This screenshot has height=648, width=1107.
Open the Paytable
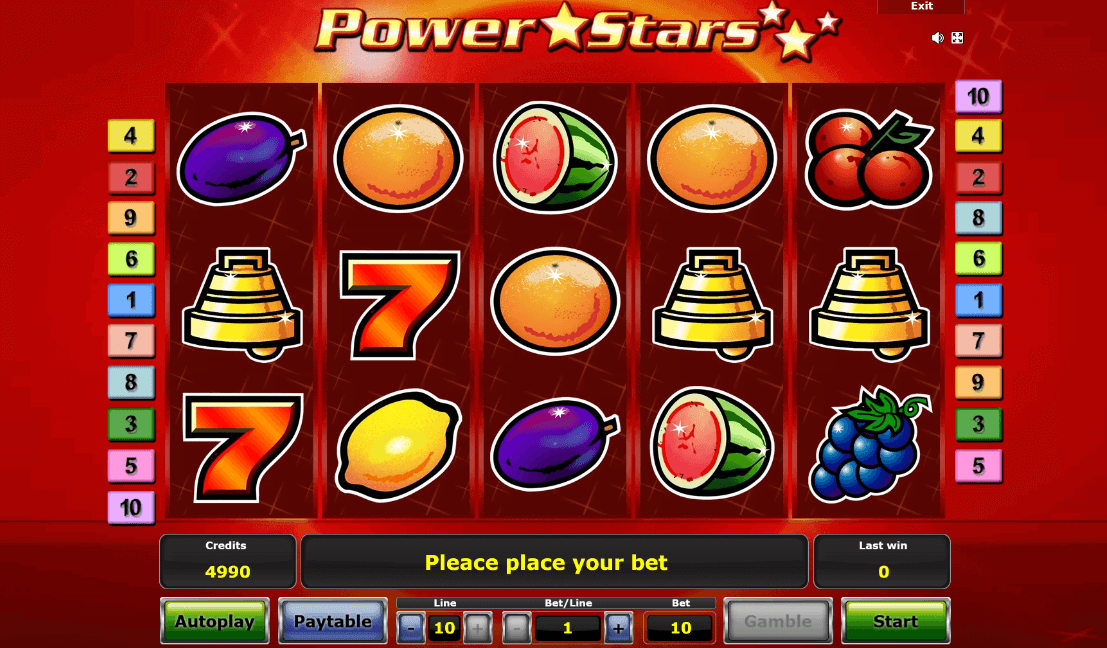point(332,622)
